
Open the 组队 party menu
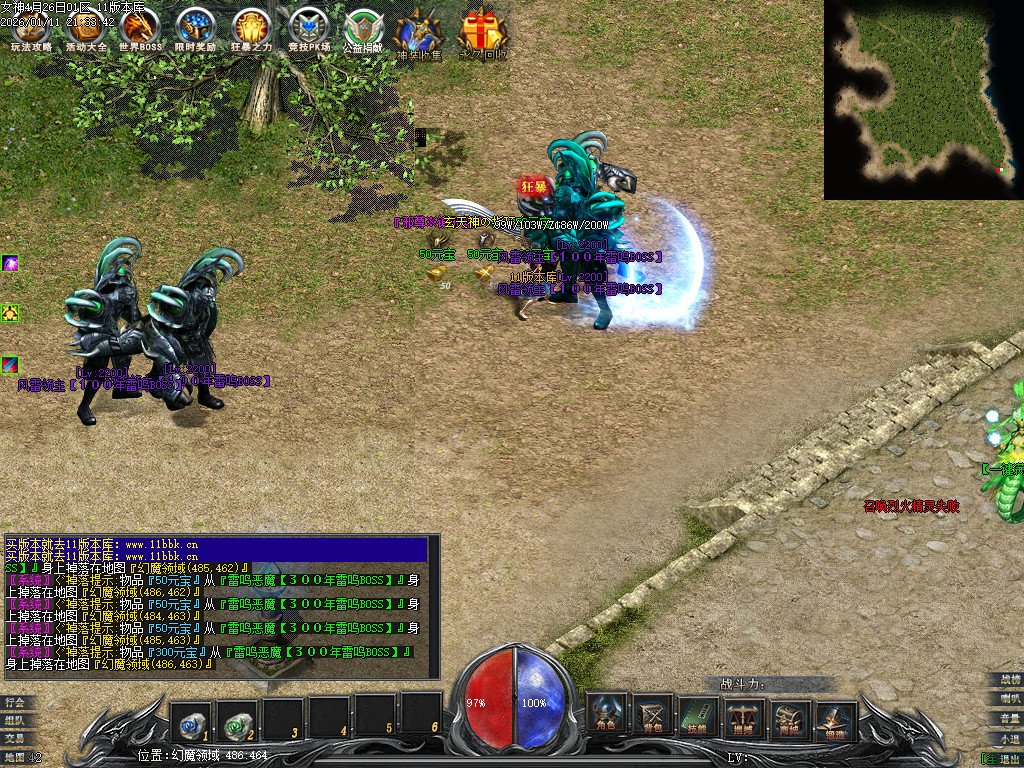[15, 720]
